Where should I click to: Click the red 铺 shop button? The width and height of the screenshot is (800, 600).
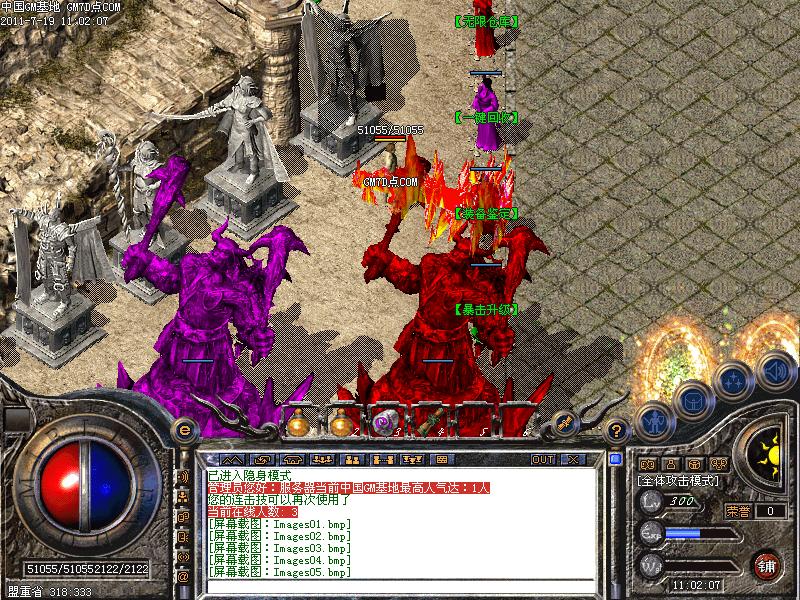pos(768,563)
